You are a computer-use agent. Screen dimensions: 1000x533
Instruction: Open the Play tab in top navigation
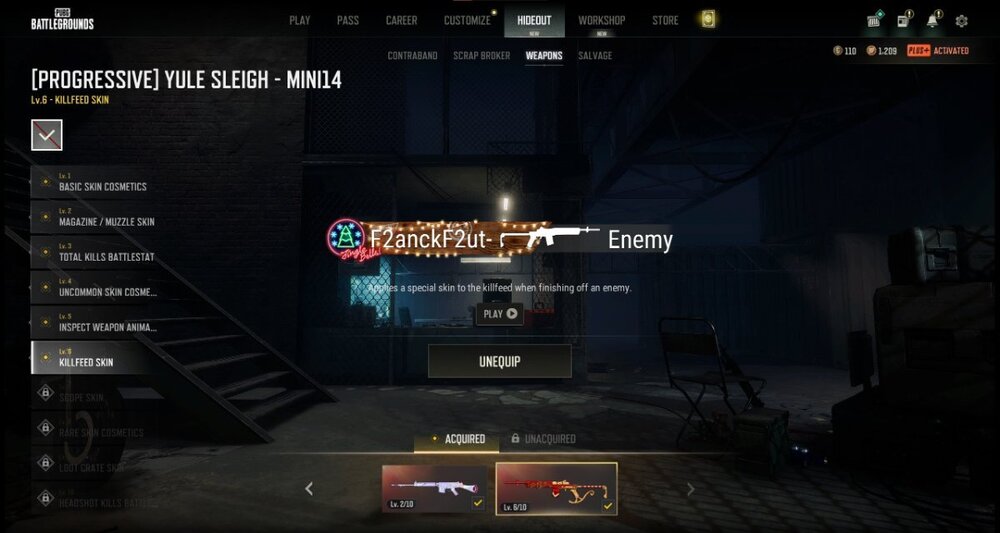click(299, 20)
